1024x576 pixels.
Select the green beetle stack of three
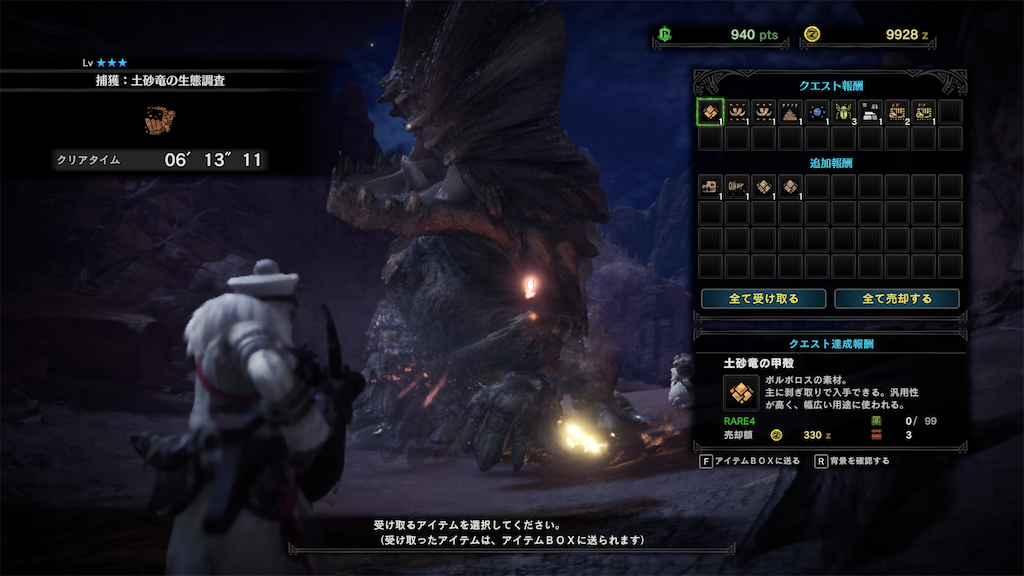(844, 111)
